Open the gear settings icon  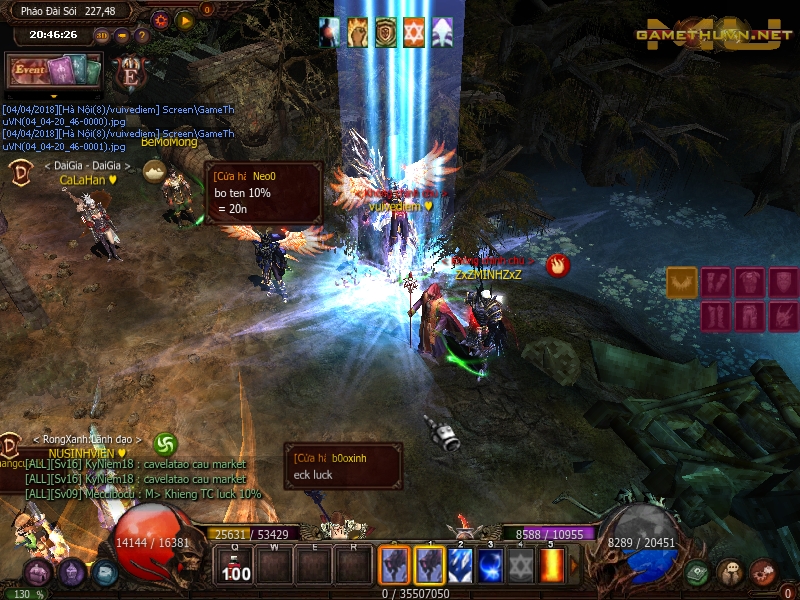(161, 19)
